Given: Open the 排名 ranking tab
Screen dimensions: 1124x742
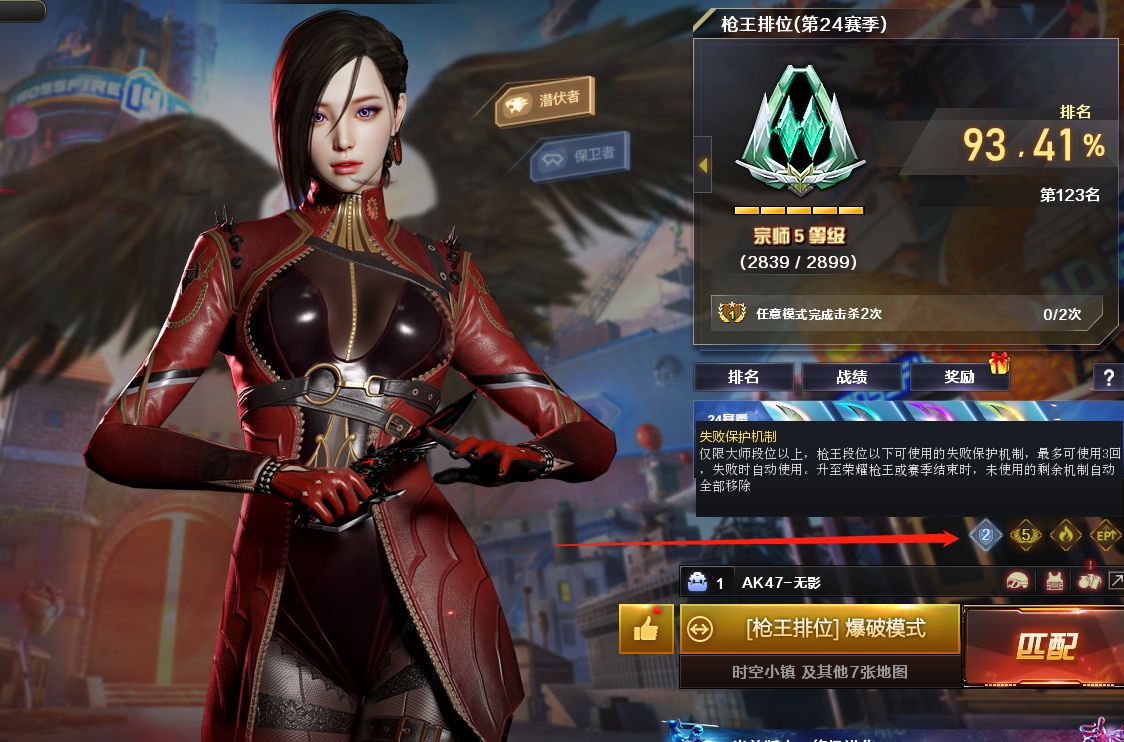Looking at the screenshot, I should click(x=743, y=377).
